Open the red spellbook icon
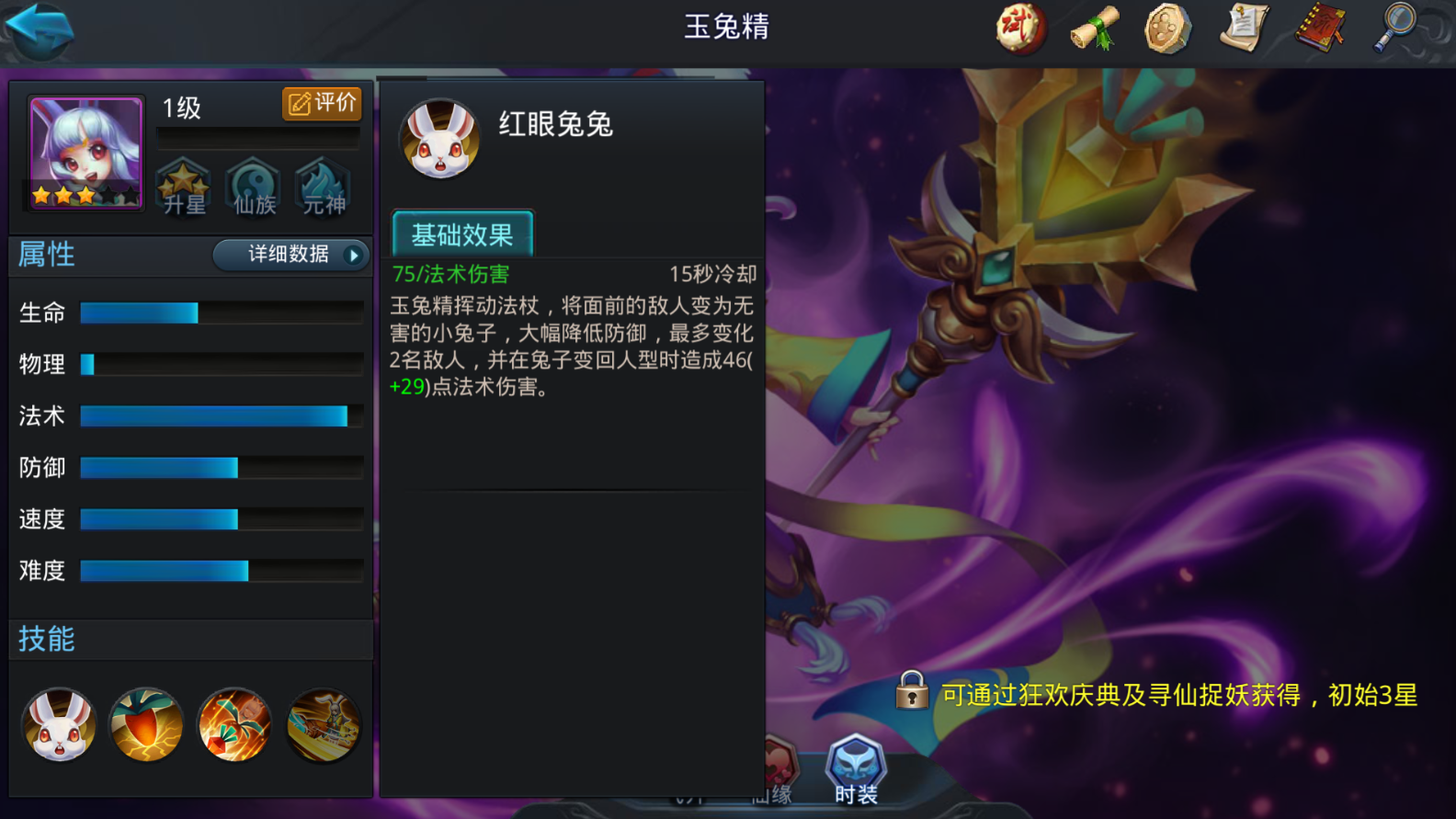Image resolution: width=1456 pixels, height=819 pixels. 1318,28
